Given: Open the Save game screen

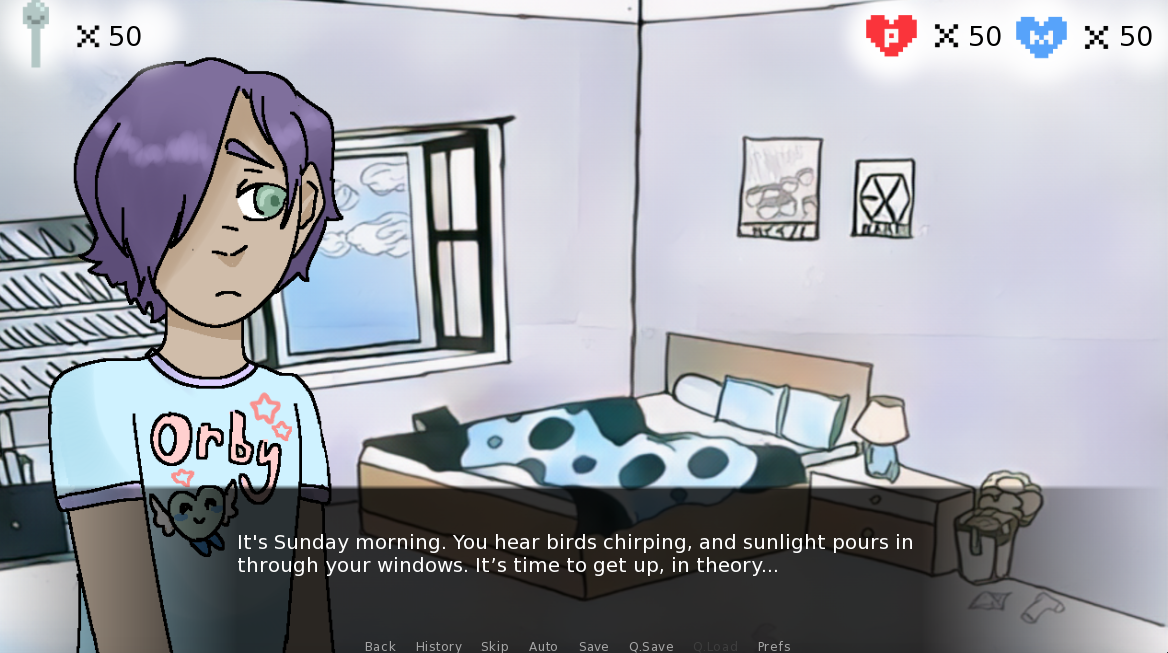Looking at the screenshot, I should [593, 646].
